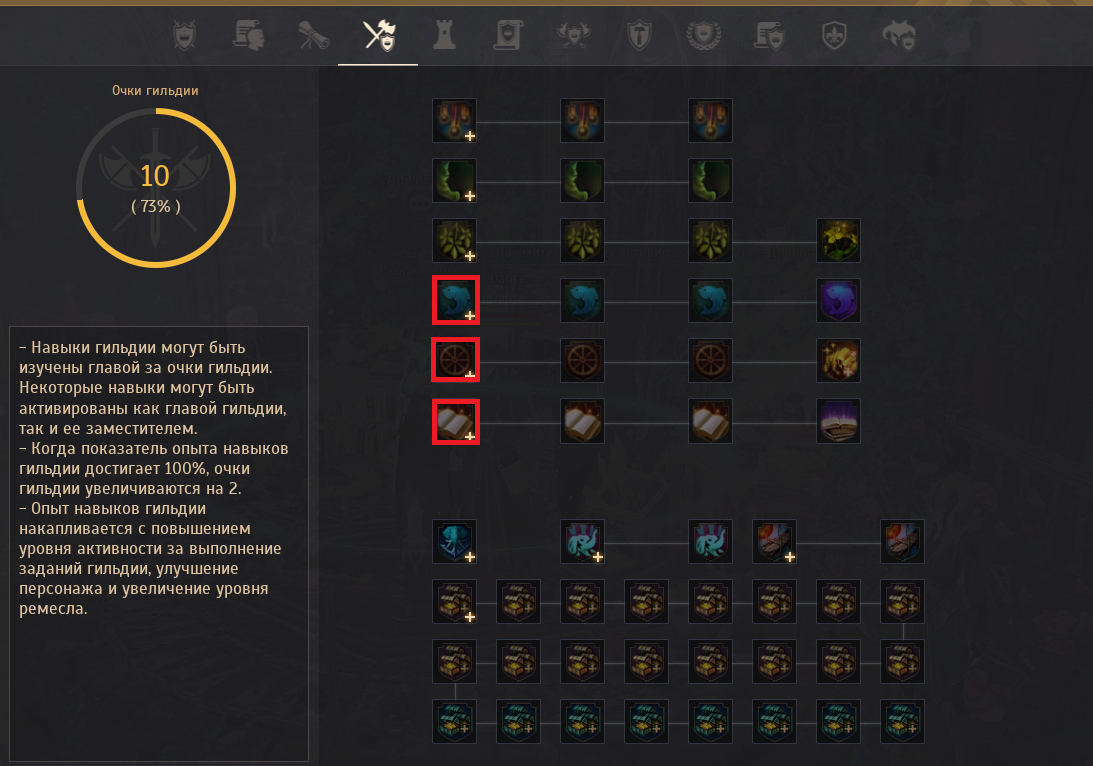Choose the purple glowing book skill
This screenshot has height=766, width=1093.
tap(838, 421)
